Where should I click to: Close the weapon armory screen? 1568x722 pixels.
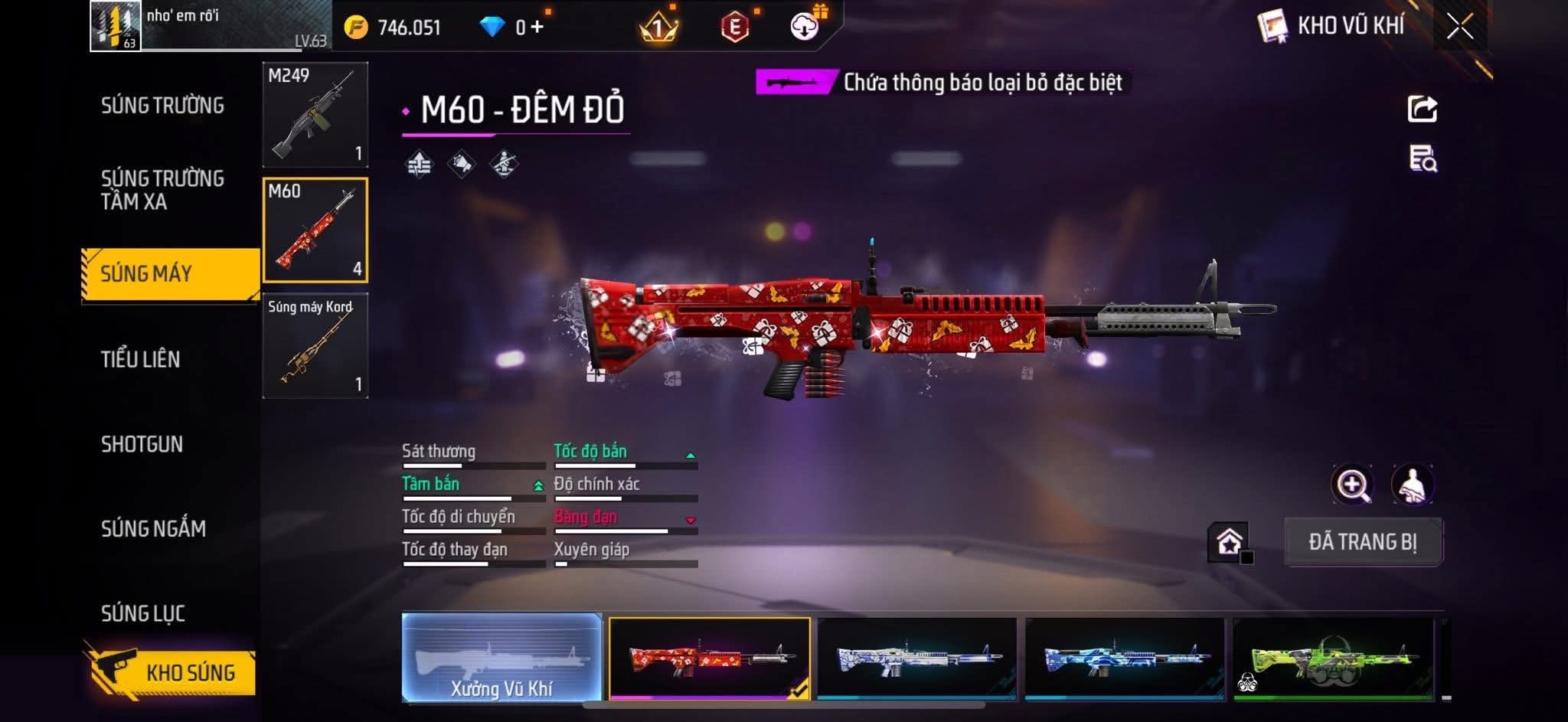(1459, 27)
